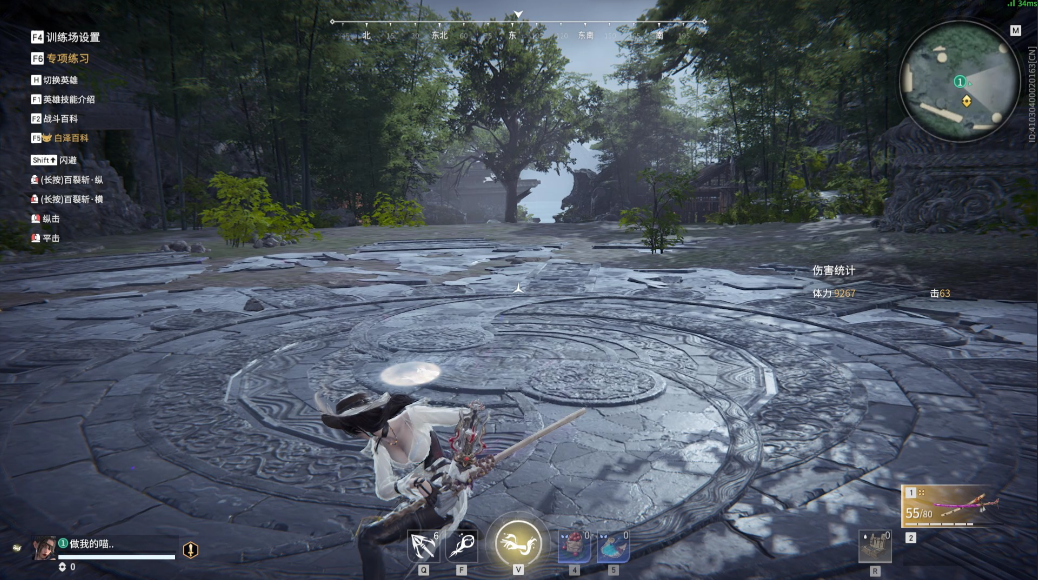Select the red healing item slot
1038x580 pixels.
coord(573,546)
